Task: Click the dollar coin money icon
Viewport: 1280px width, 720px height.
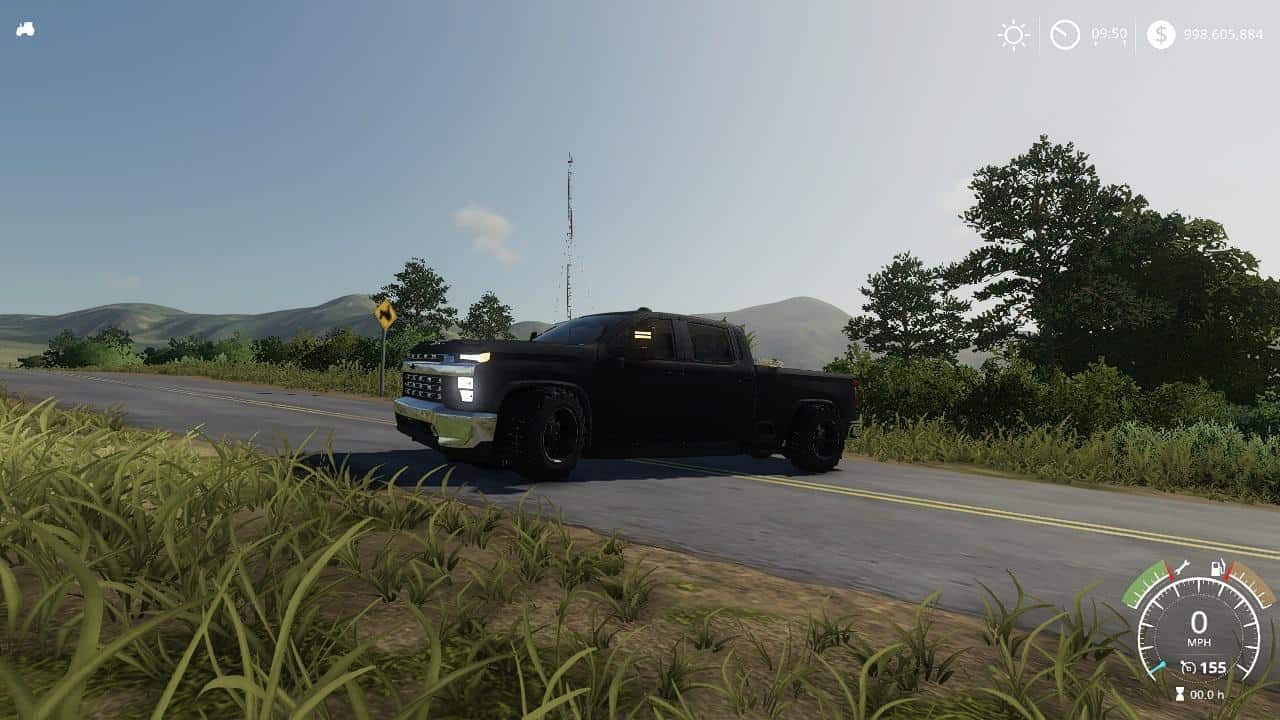Action: 1160,33
